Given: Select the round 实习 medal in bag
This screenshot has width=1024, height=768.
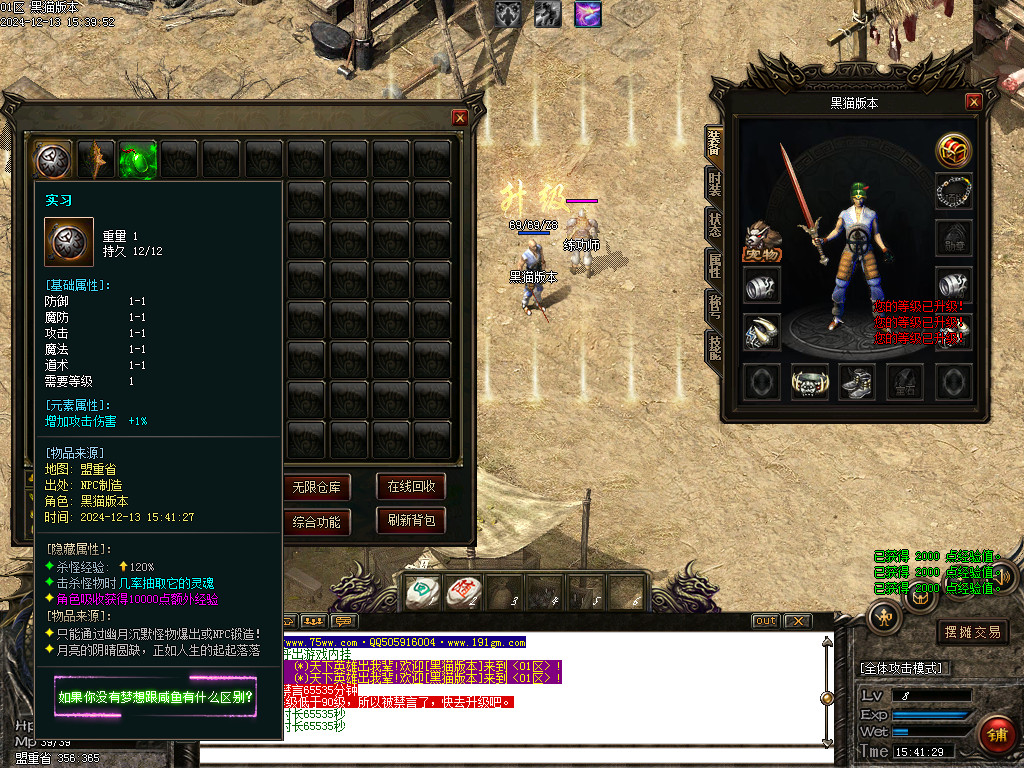Looking at the screenshot, I should tap(53, 159).
